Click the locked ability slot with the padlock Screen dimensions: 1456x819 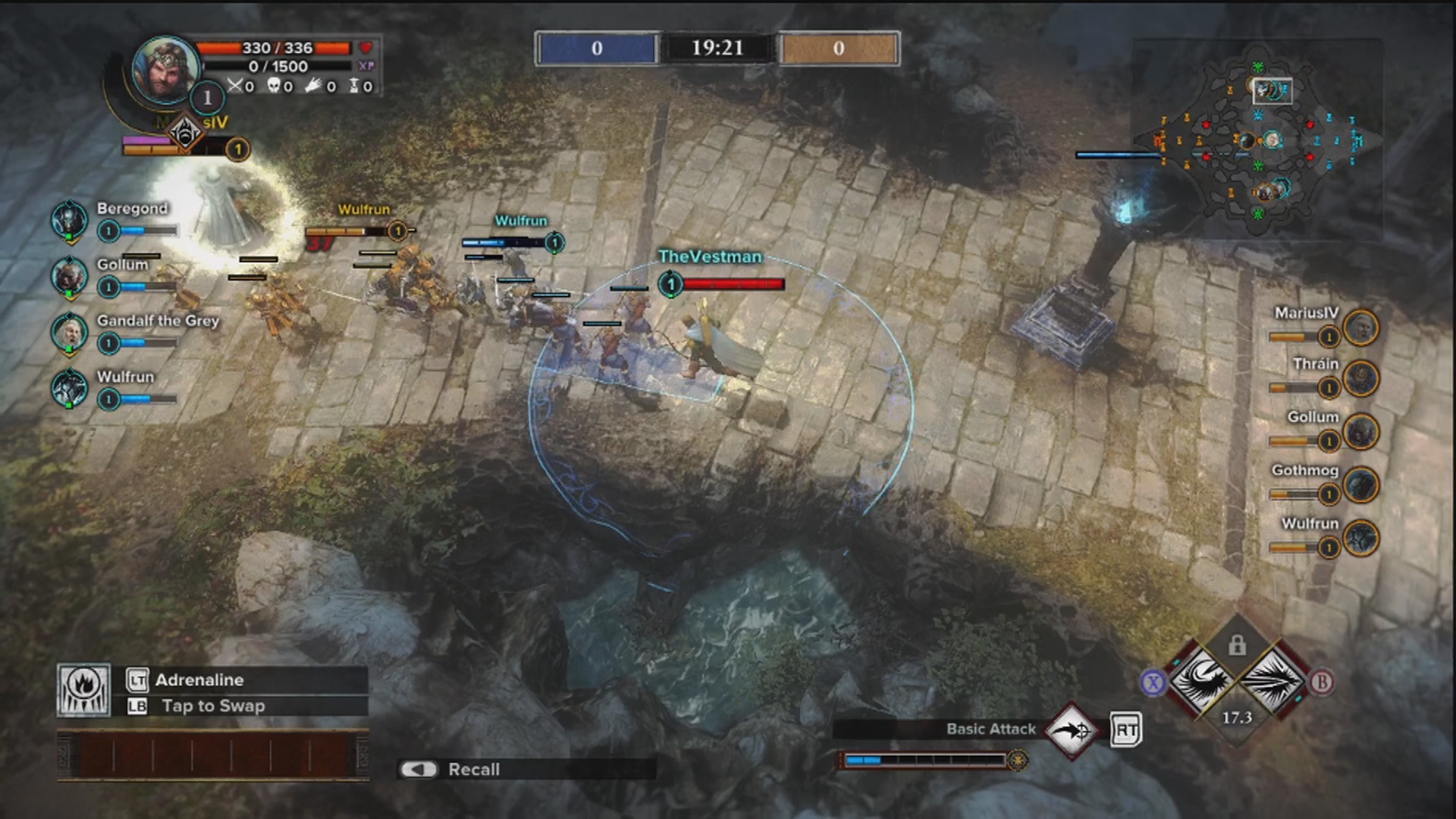(1237, 645)
